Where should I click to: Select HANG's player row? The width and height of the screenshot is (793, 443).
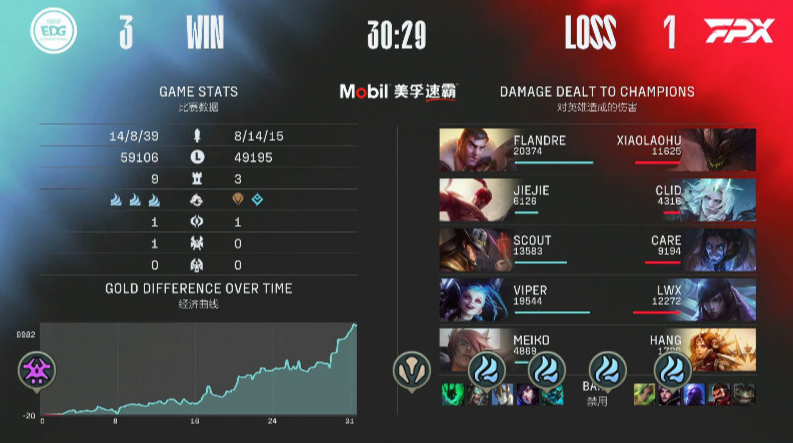click(x=660, y=347)
